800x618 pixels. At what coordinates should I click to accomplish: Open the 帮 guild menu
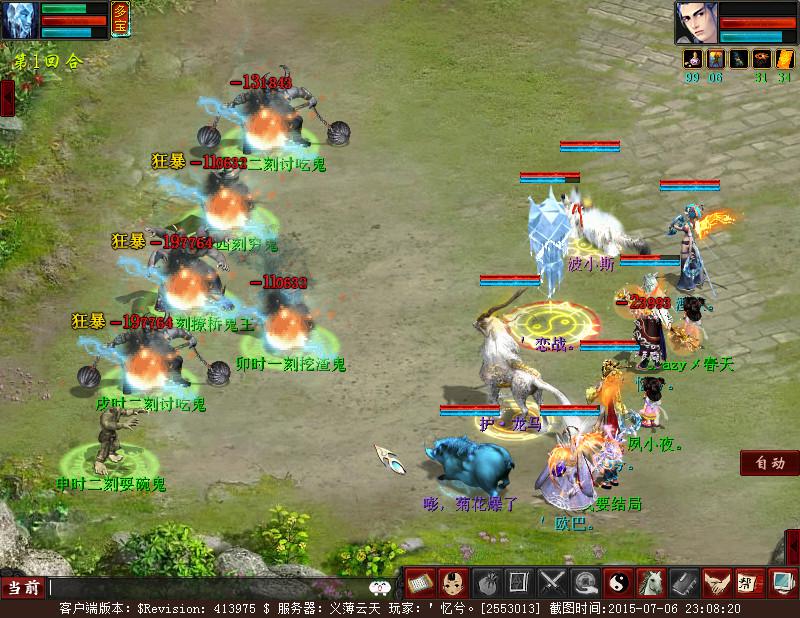point(748,581)
